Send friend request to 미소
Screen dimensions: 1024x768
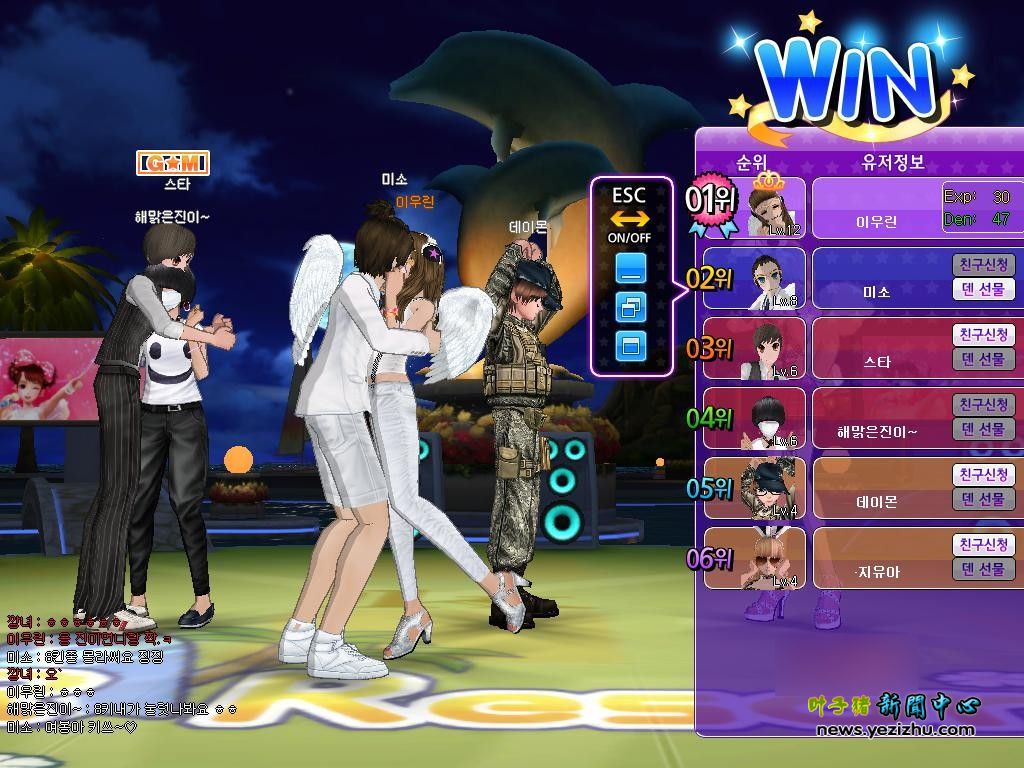pos(983,265)
